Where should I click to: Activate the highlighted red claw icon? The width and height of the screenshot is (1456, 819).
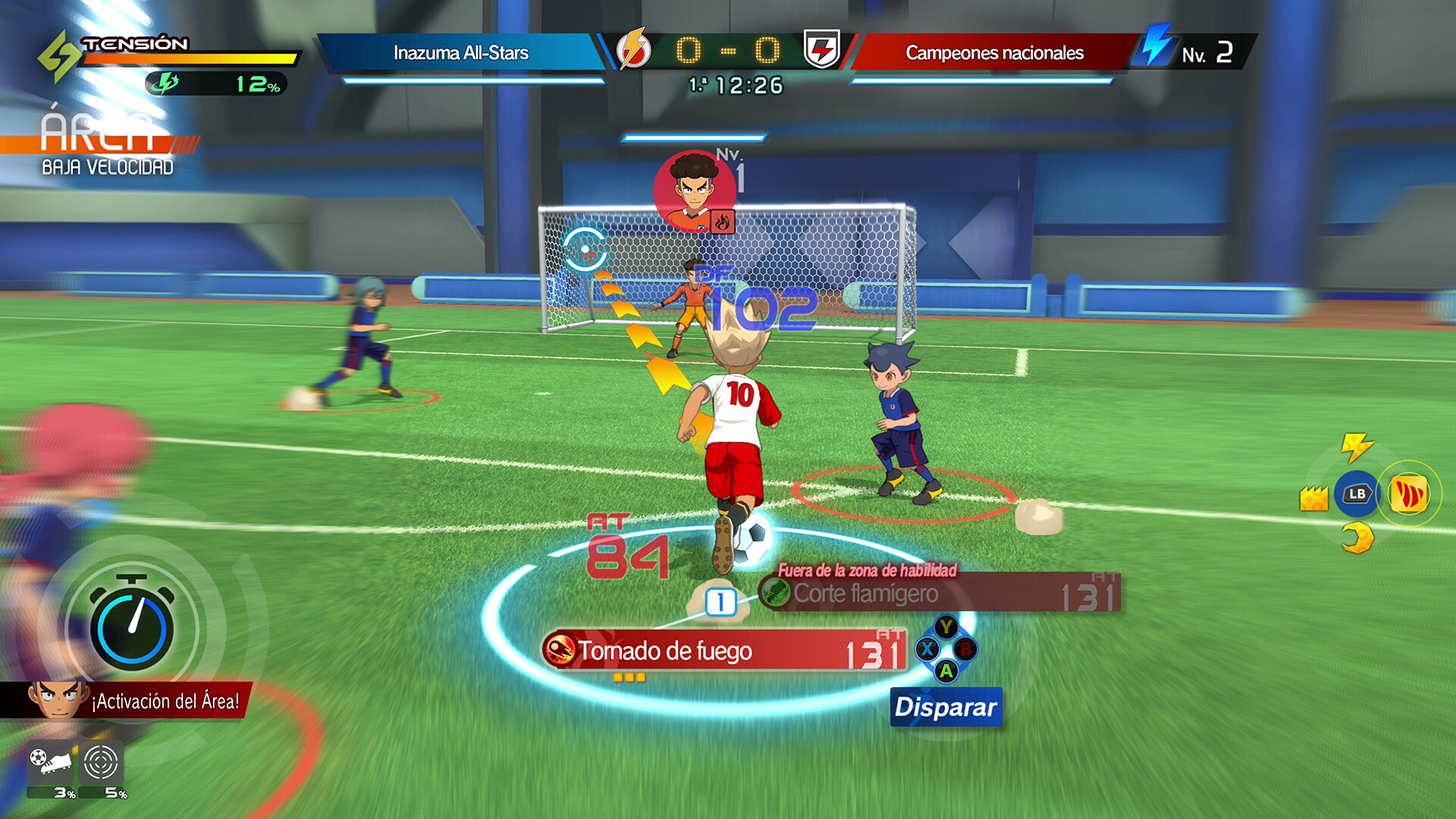pyautogui.click(x=1408, y=494)
